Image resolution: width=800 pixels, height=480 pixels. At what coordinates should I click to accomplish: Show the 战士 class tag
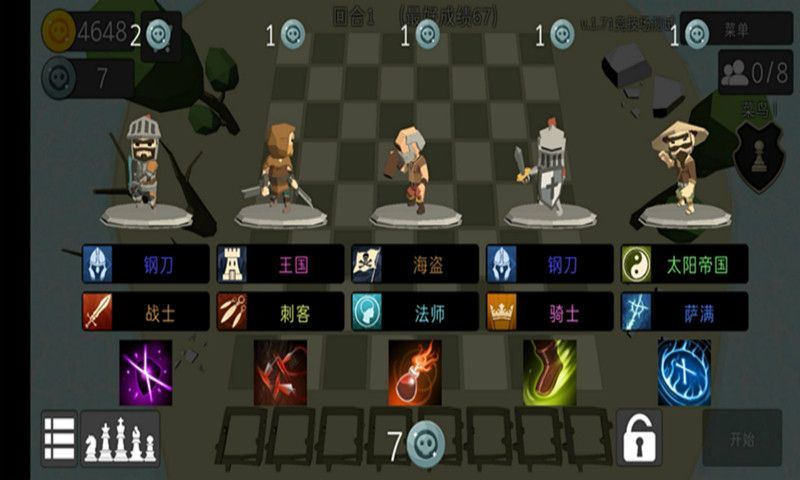click(x=146, y=312)
